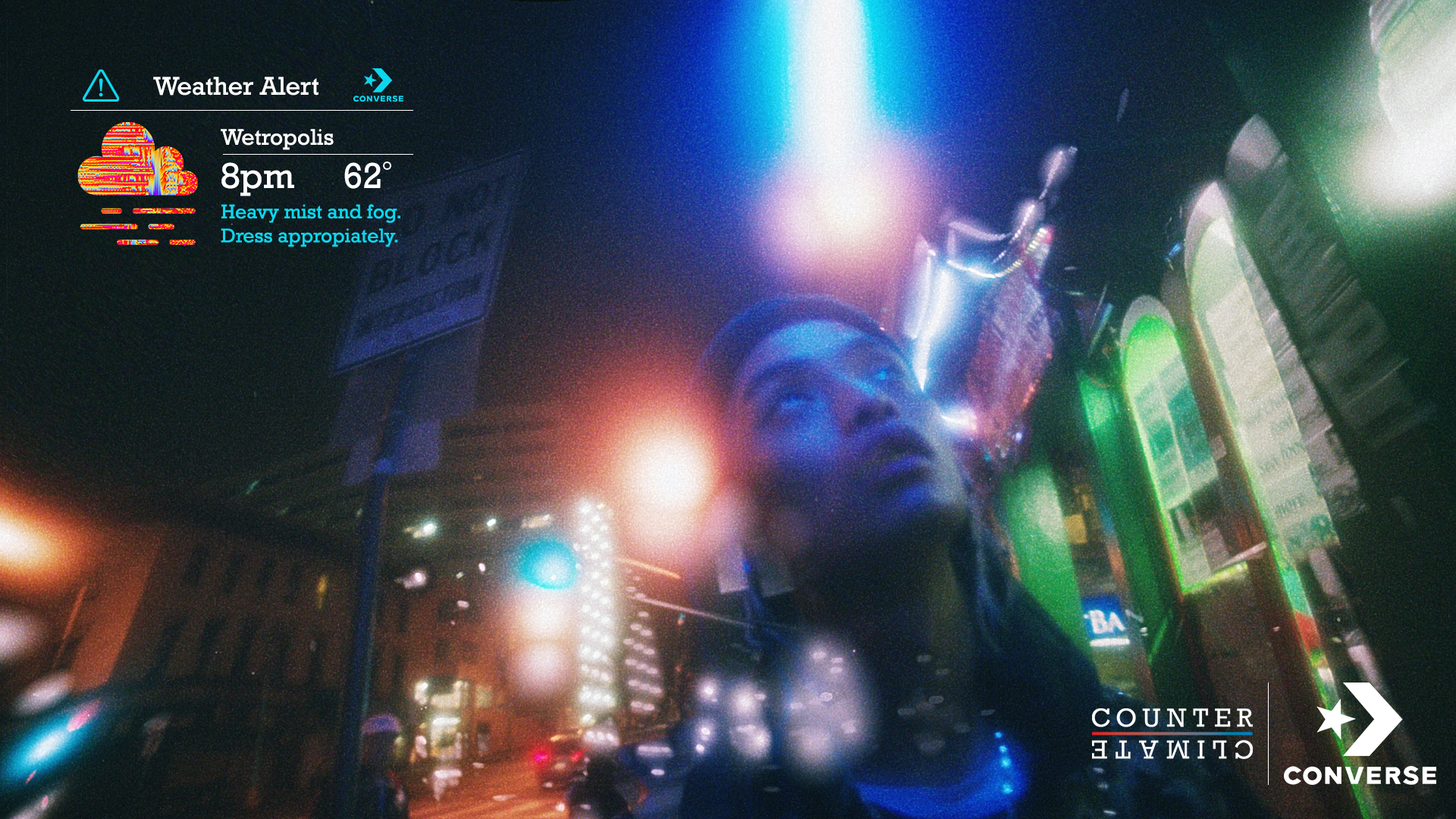Click the Counter Climate logo

tap(1172, 733)
